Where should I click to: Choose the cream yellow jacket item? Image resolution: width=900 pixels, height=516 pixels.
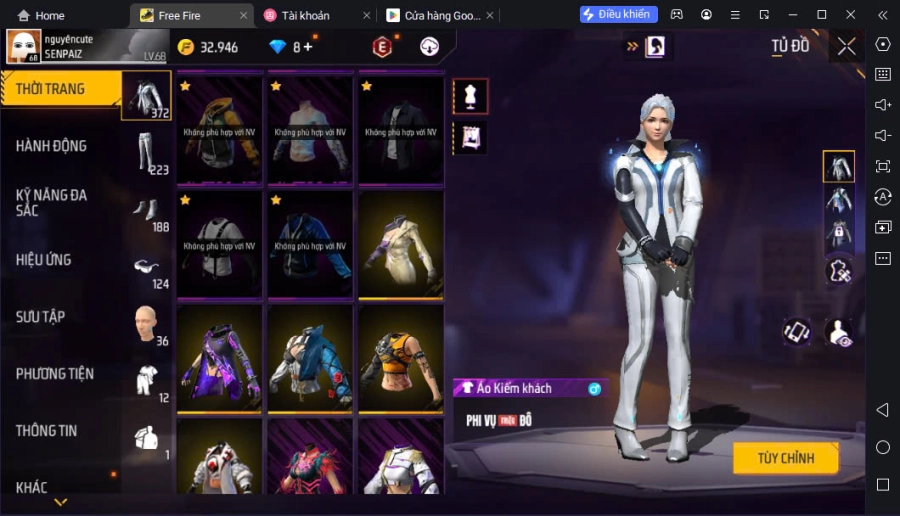pos(401,243)
